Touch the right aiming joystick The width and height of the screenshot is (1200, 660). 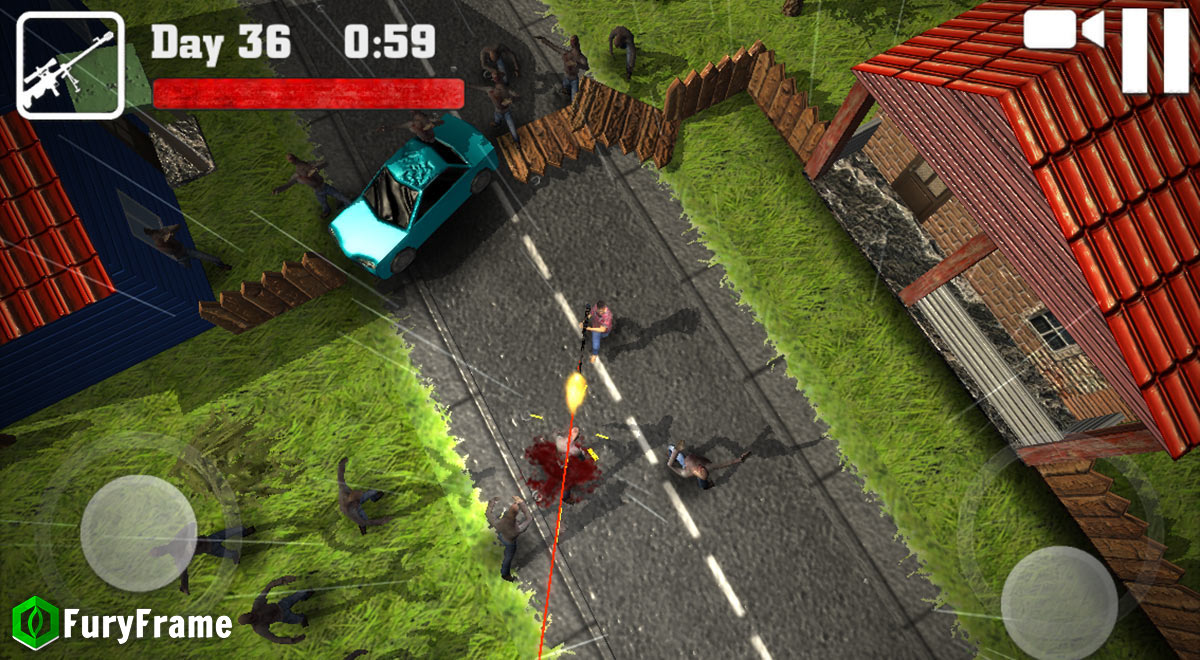1058,602
